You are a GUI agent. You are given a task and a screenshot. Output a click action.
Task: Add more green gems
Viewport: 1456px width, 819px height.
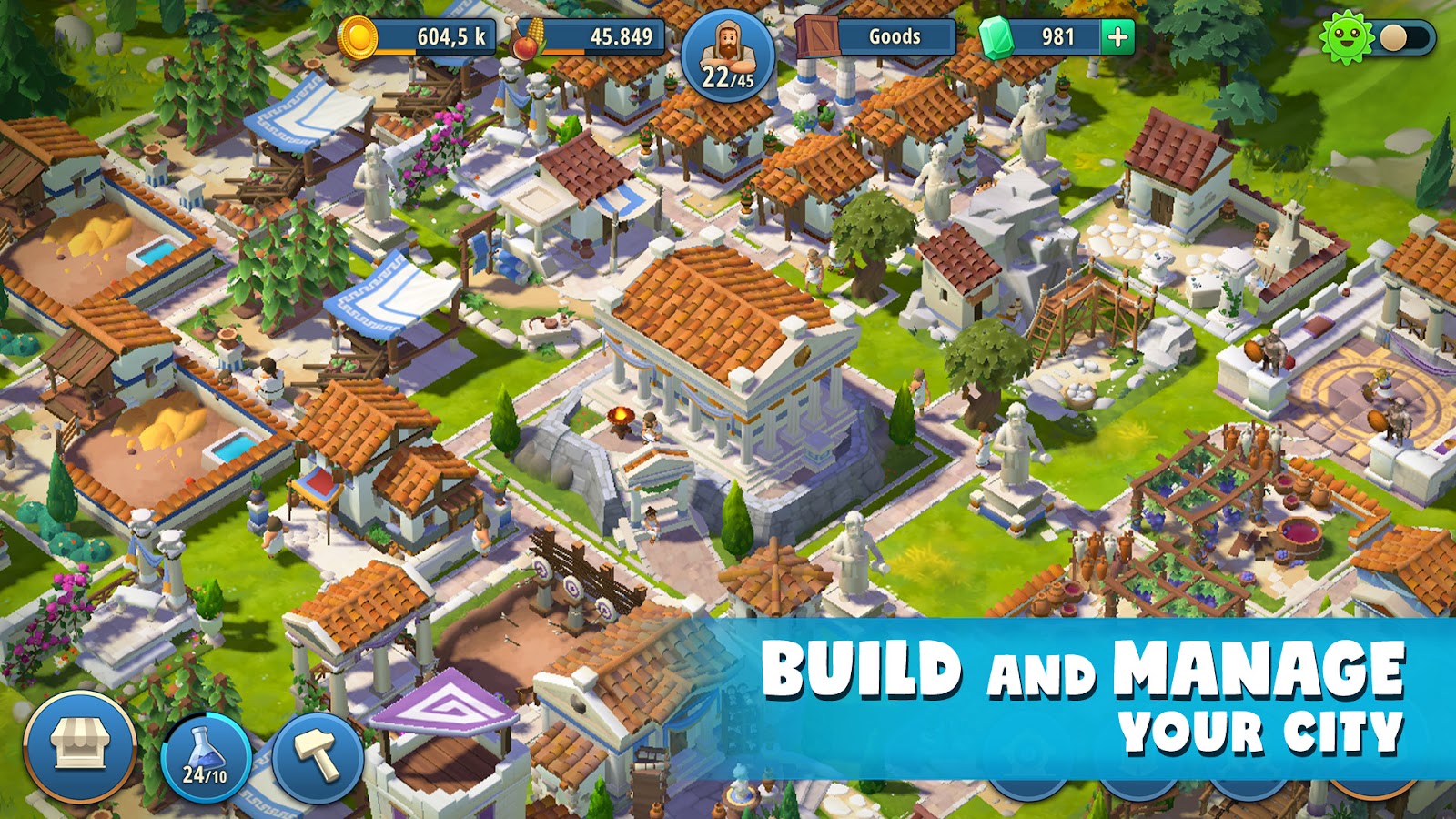1117,37
